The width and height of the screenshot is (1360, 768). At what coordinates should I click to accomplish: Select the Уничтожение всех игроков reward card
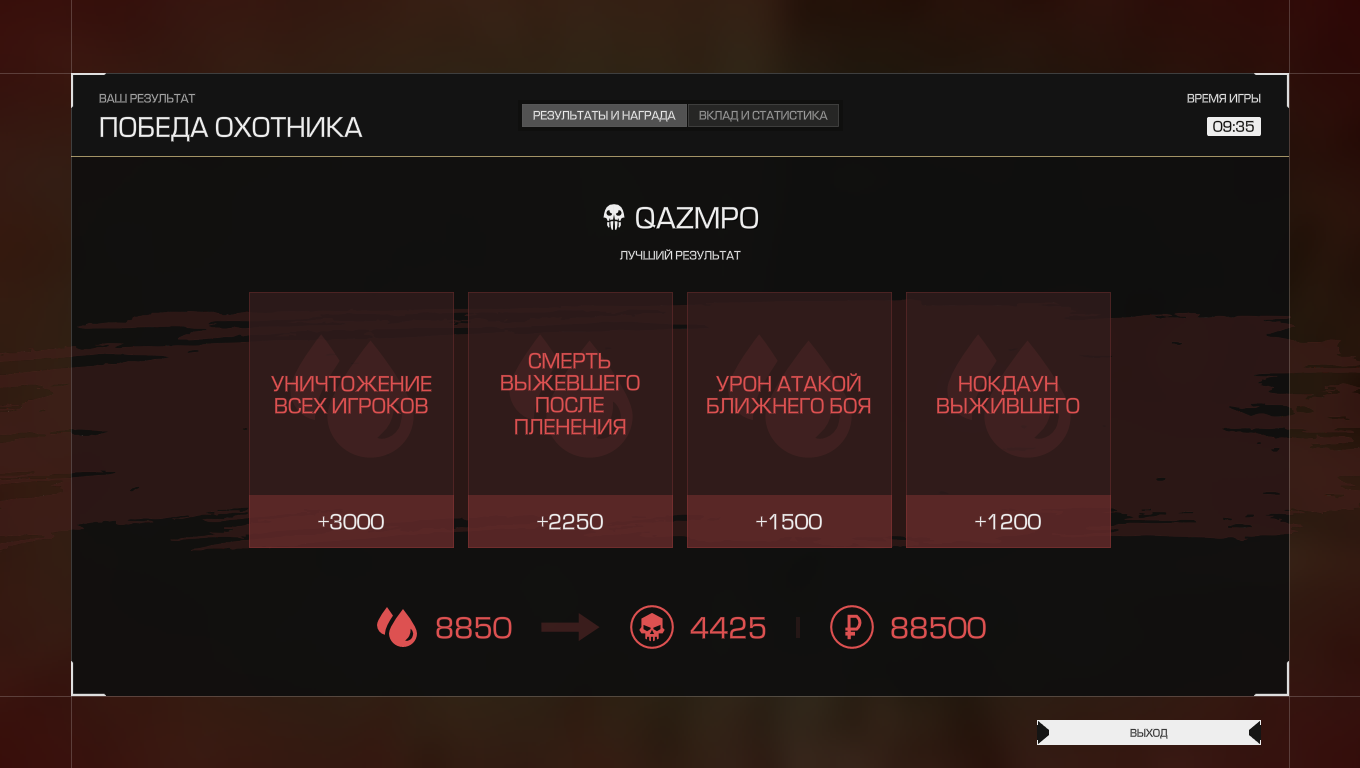click(351, 420)
